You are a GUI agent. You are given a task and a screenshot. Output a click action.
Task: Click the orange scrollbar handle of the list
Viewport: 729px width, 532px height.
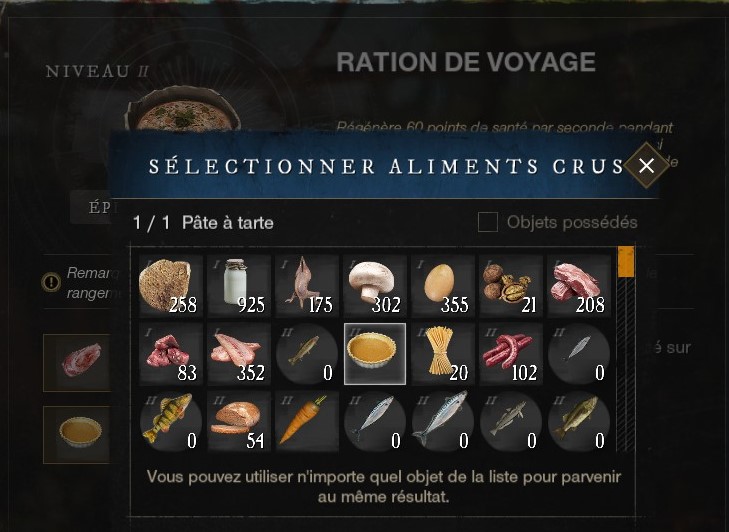pos(626,262)
